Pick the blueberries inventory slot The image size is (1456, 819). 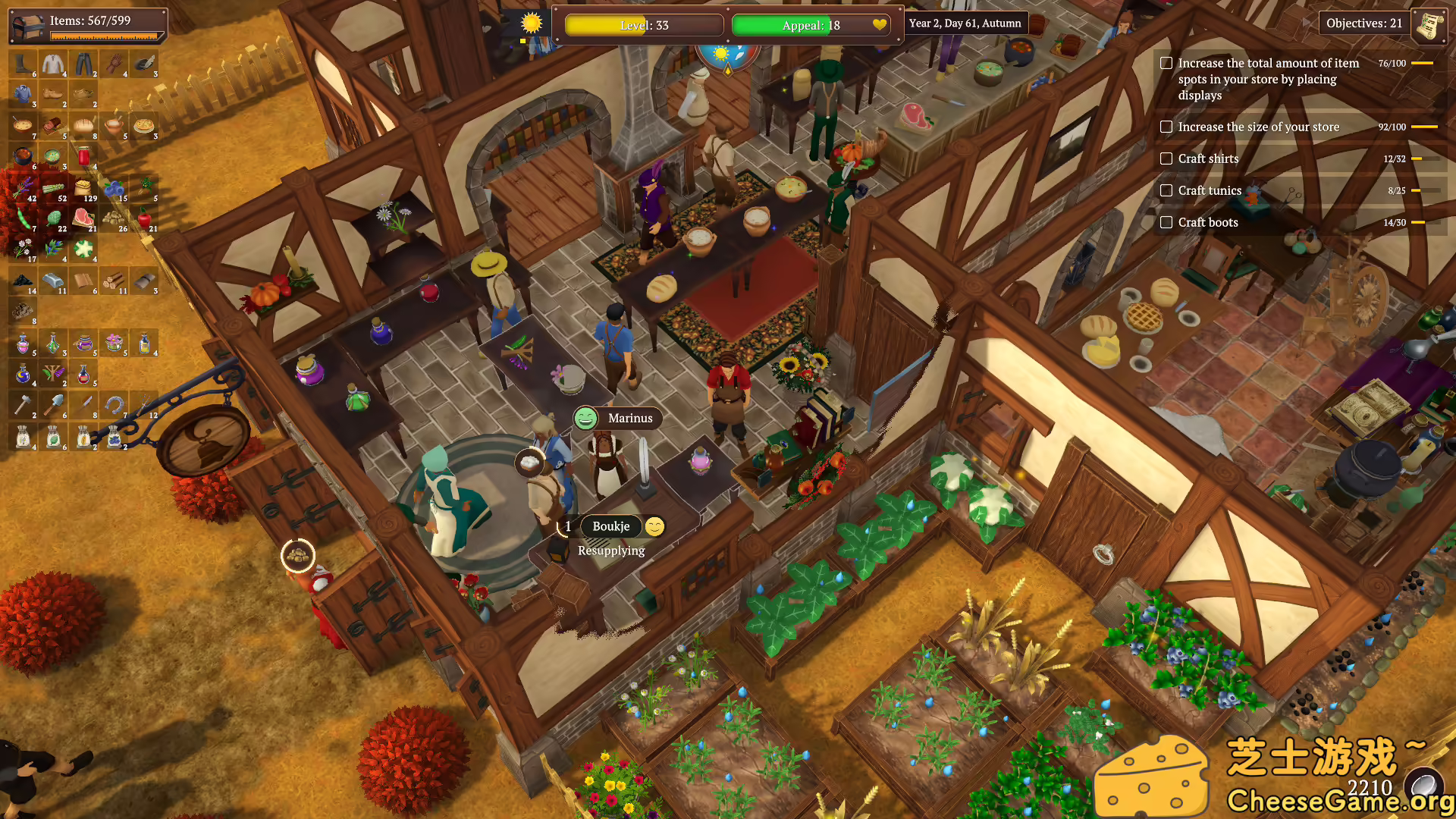coord(114,188)
